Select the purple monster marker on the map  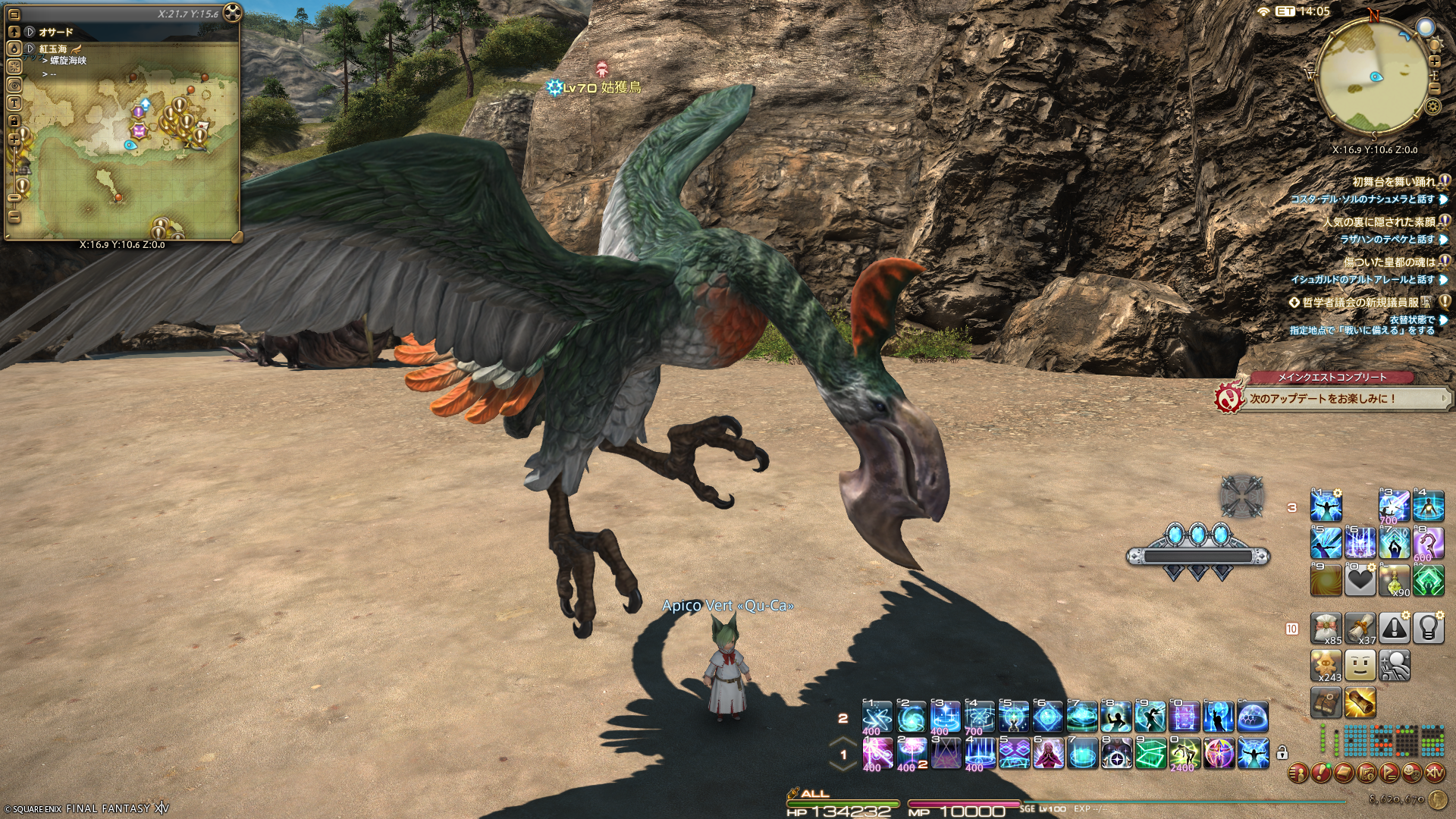point(138,130)
